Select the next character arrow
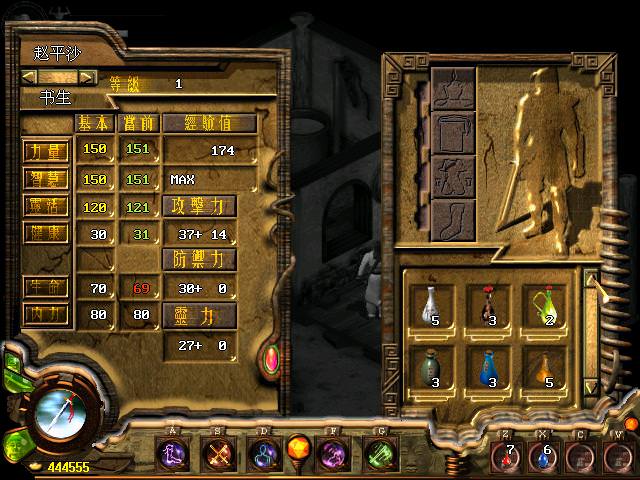 click(x=88, y=77)
